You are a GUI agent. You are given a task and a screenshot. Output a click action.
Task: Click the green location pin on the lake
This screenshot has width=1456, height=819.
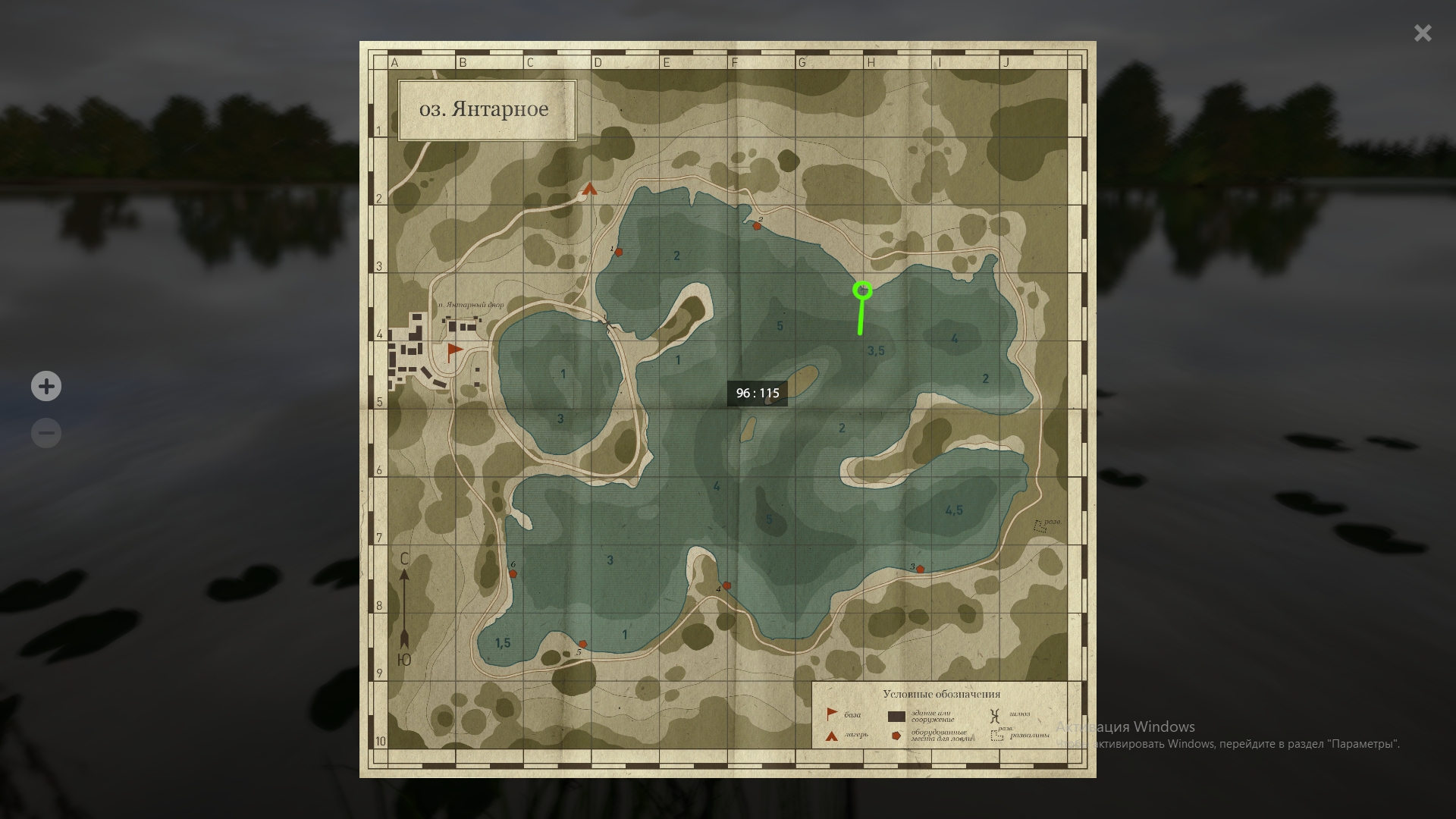(863, 290)
